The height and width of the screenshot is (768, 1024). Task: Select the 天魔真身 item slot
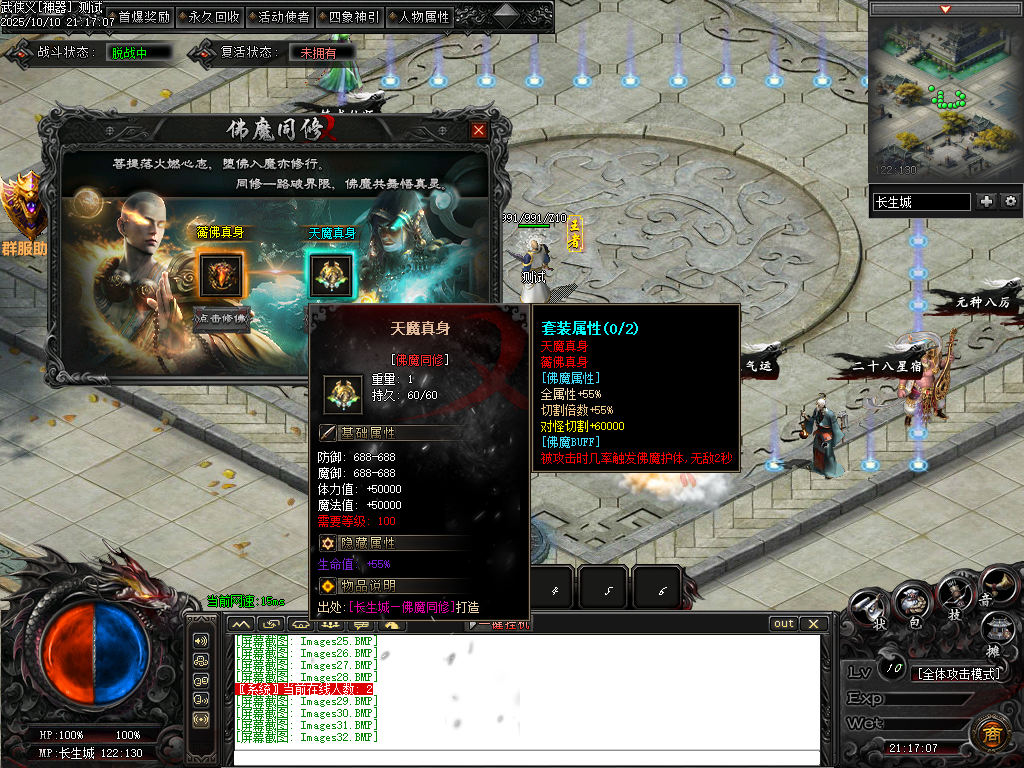330,274
